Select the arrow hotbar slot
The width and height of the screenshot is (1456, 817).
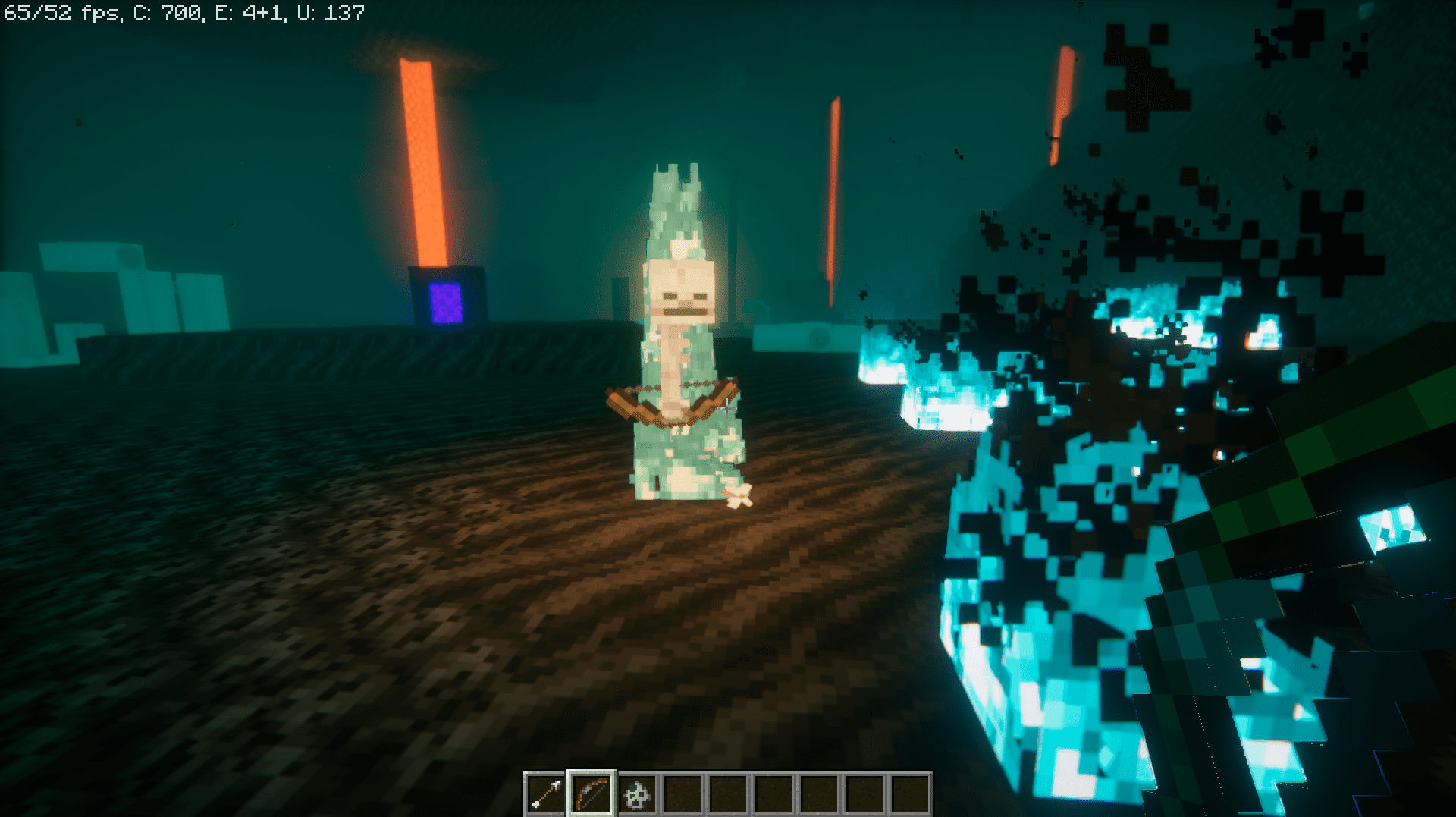546,795
